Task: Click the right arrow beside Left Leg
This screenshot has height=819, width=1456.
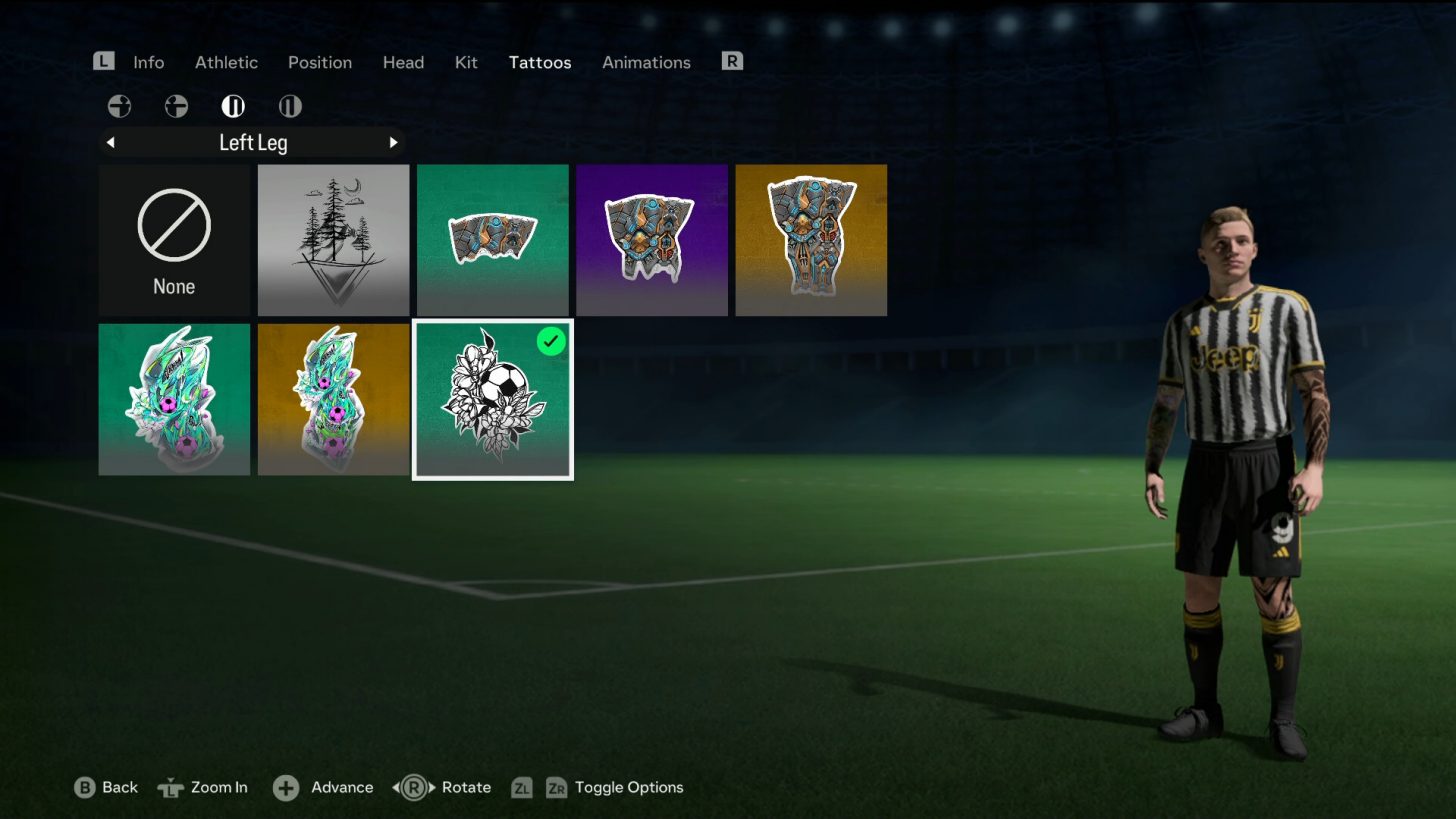Action: 393,142
